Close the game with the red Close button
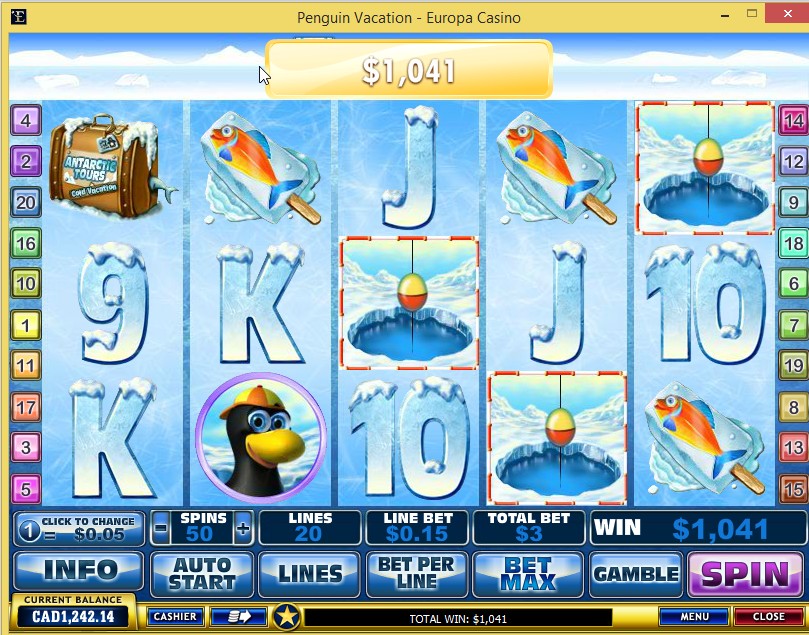The height and width of the screenshot is (635, 809). (x=768, y=616)
